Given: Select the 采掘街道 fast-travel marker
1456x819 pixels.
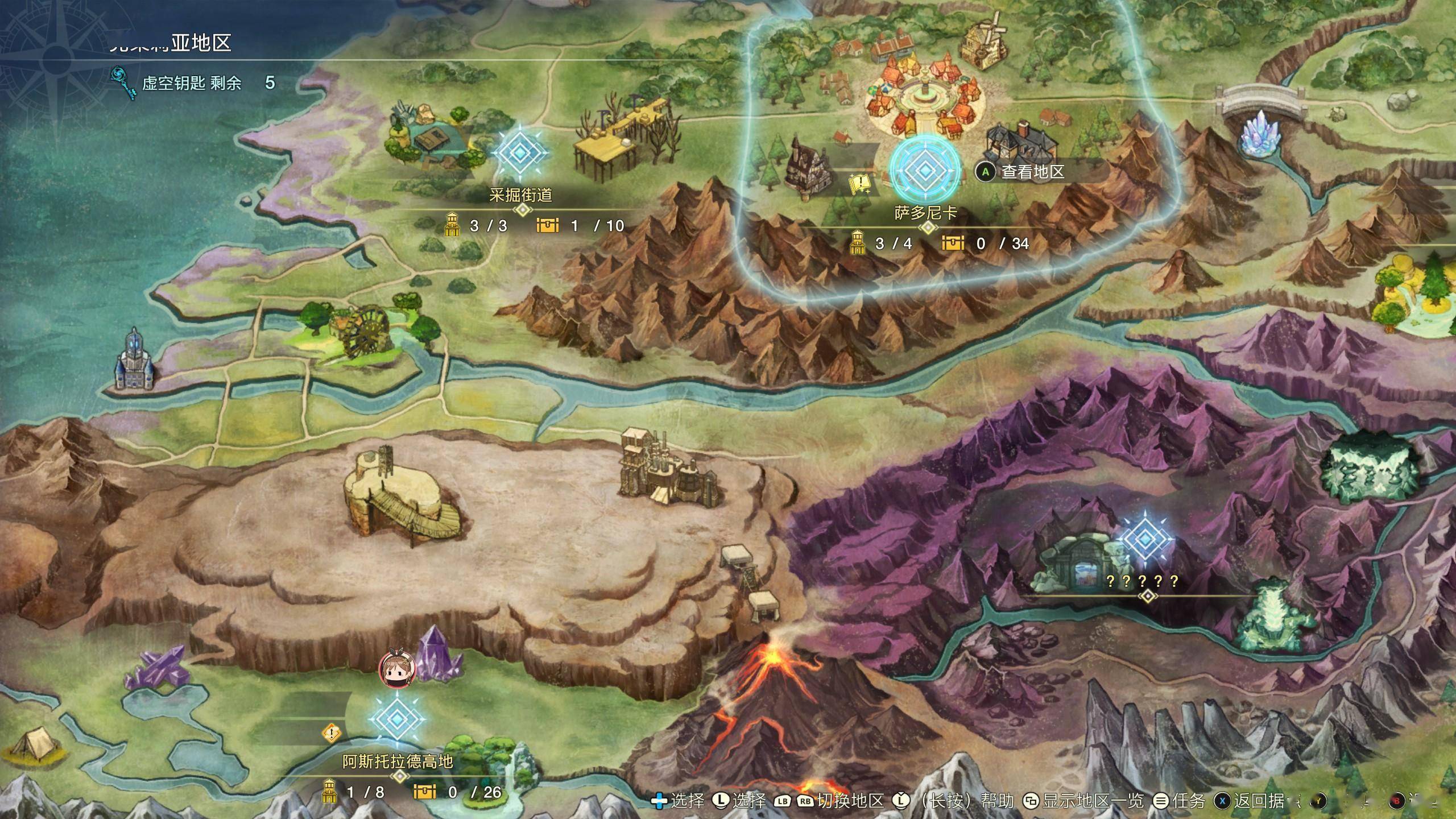Looking at the screenshot, I should [x=520, y=152].
